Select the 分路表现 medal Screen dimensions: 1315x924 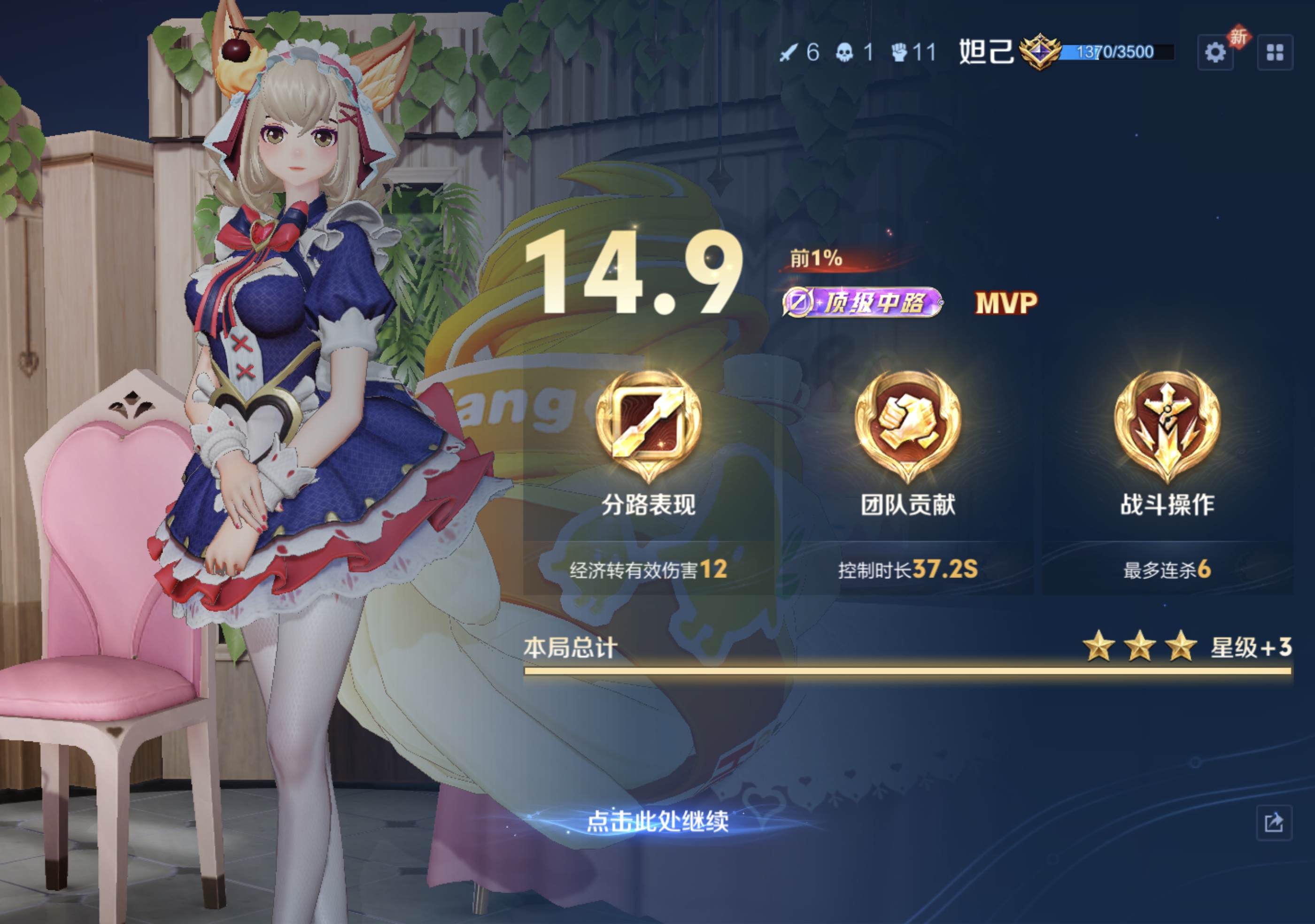click(648, 424)
